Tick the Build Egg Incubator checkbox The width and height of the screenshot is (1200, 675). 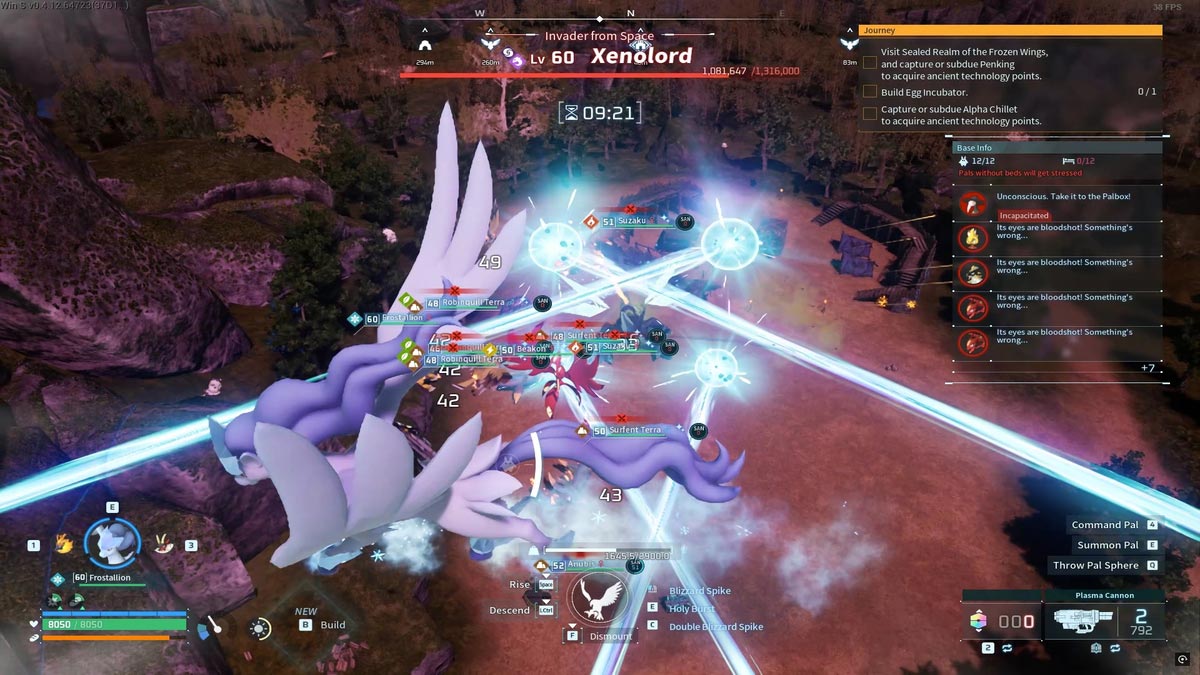870,92
